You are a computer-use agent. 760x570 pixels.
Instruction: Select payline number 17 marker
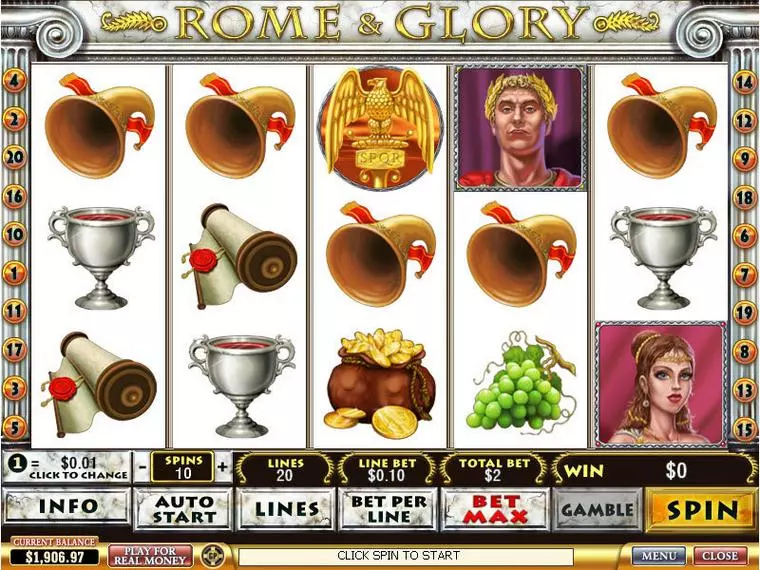click(x=15, y=350)
